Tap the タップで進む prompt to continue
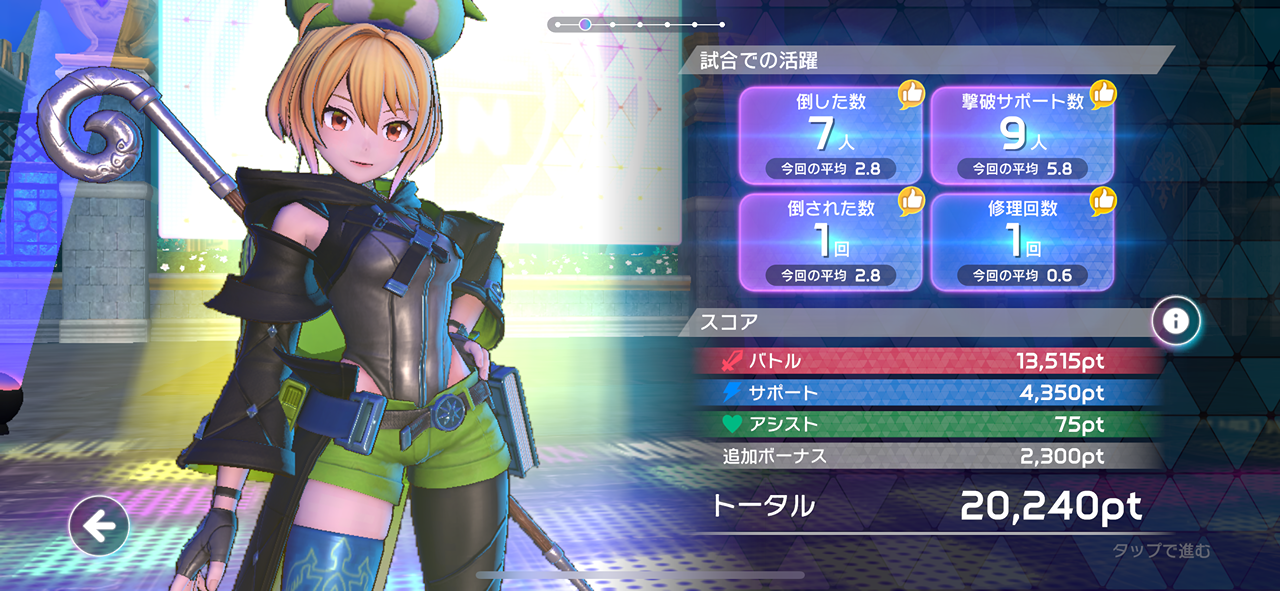The image size is (1280, 591). click(x=1161, y=551)
